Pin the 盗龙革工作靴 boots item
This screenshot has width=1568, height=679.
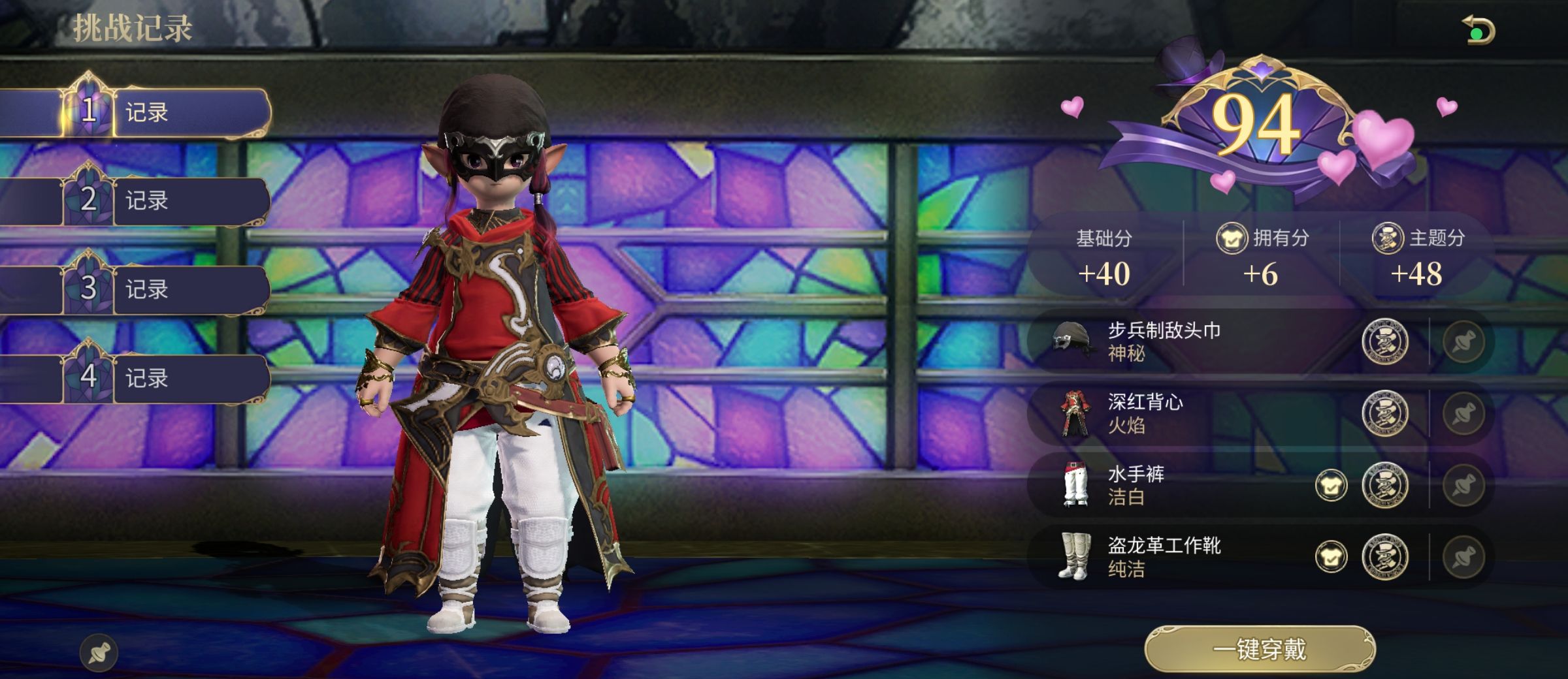(x=1463, y=557)
